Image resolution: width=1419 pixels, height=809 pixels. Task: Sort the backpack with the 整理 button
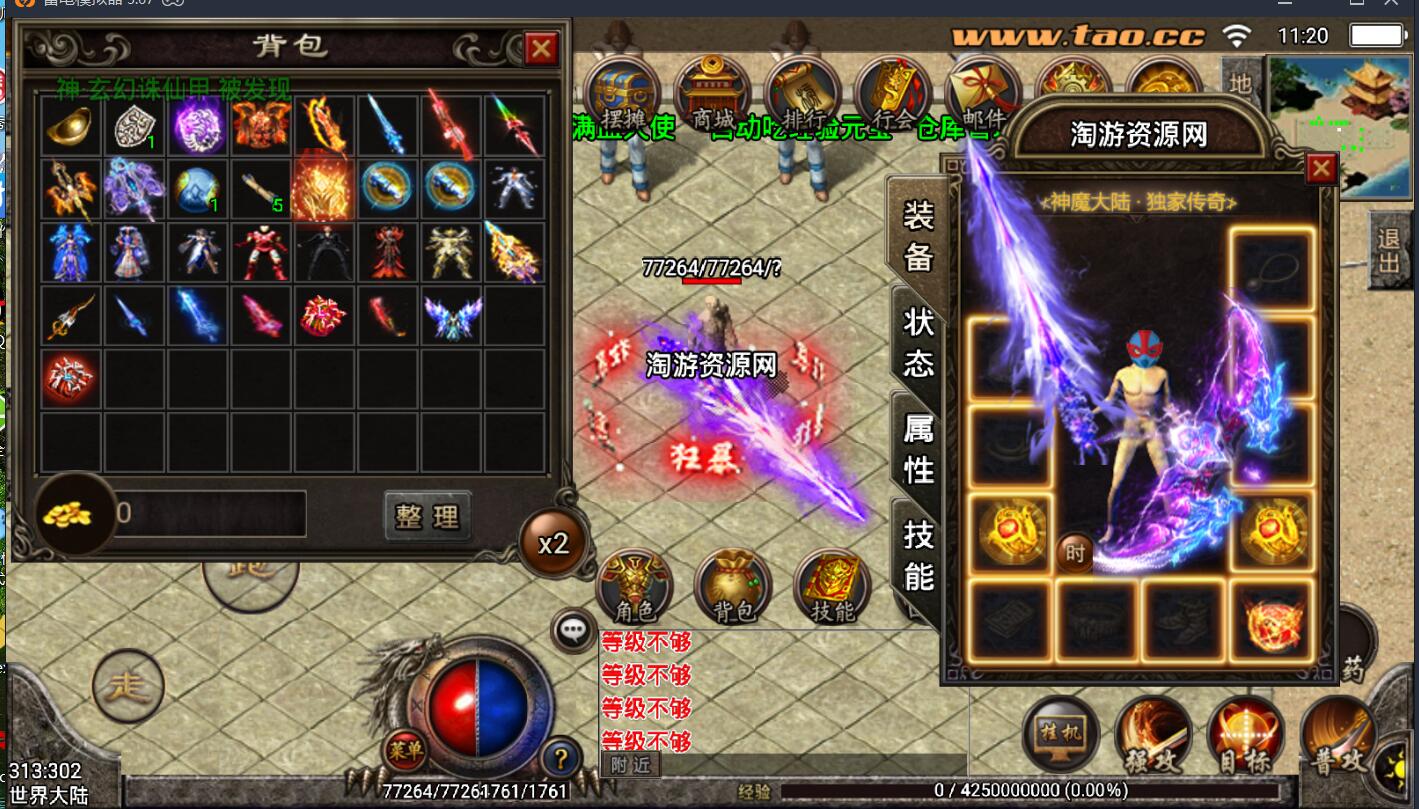(427, 516)
